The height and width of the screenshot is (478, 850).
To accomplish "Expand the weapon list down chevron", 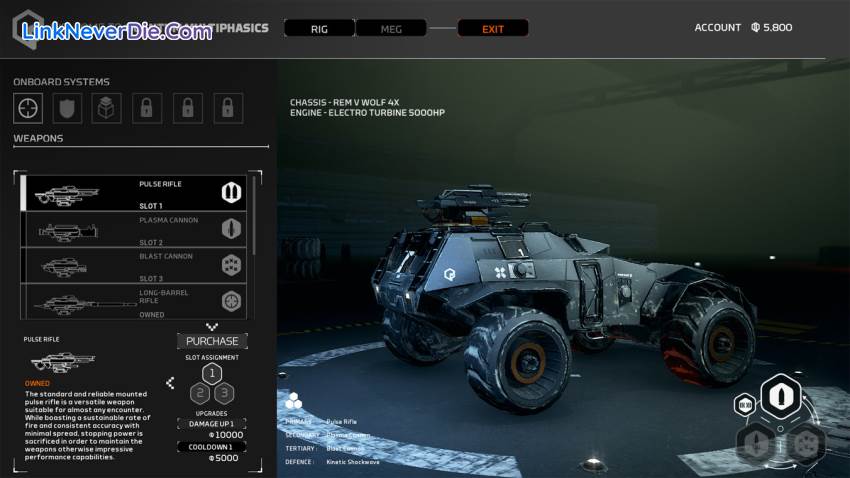I will [x=211, y=326].
